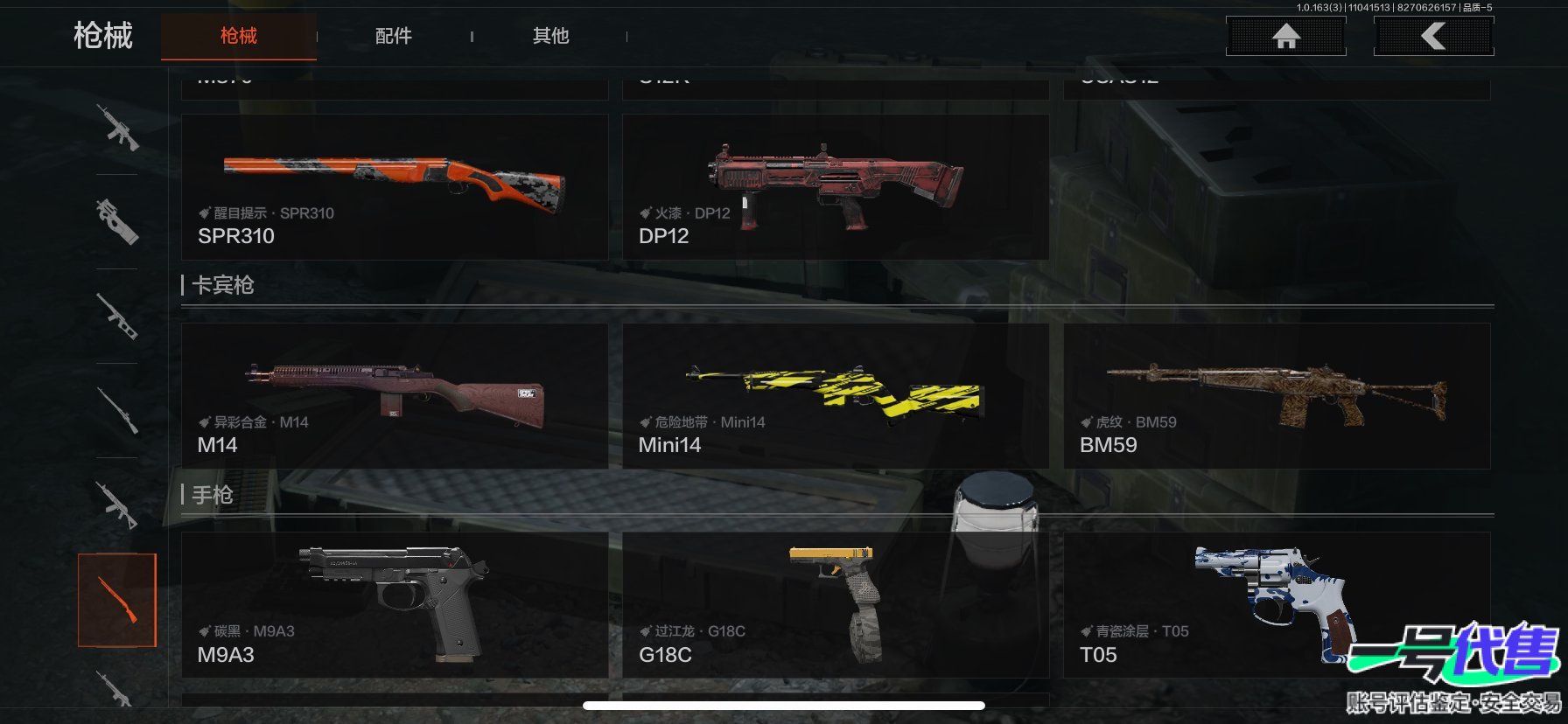Switch to the 枪械 tab
The width and height of the screenshot is (1568, 724).
[238, 36]
